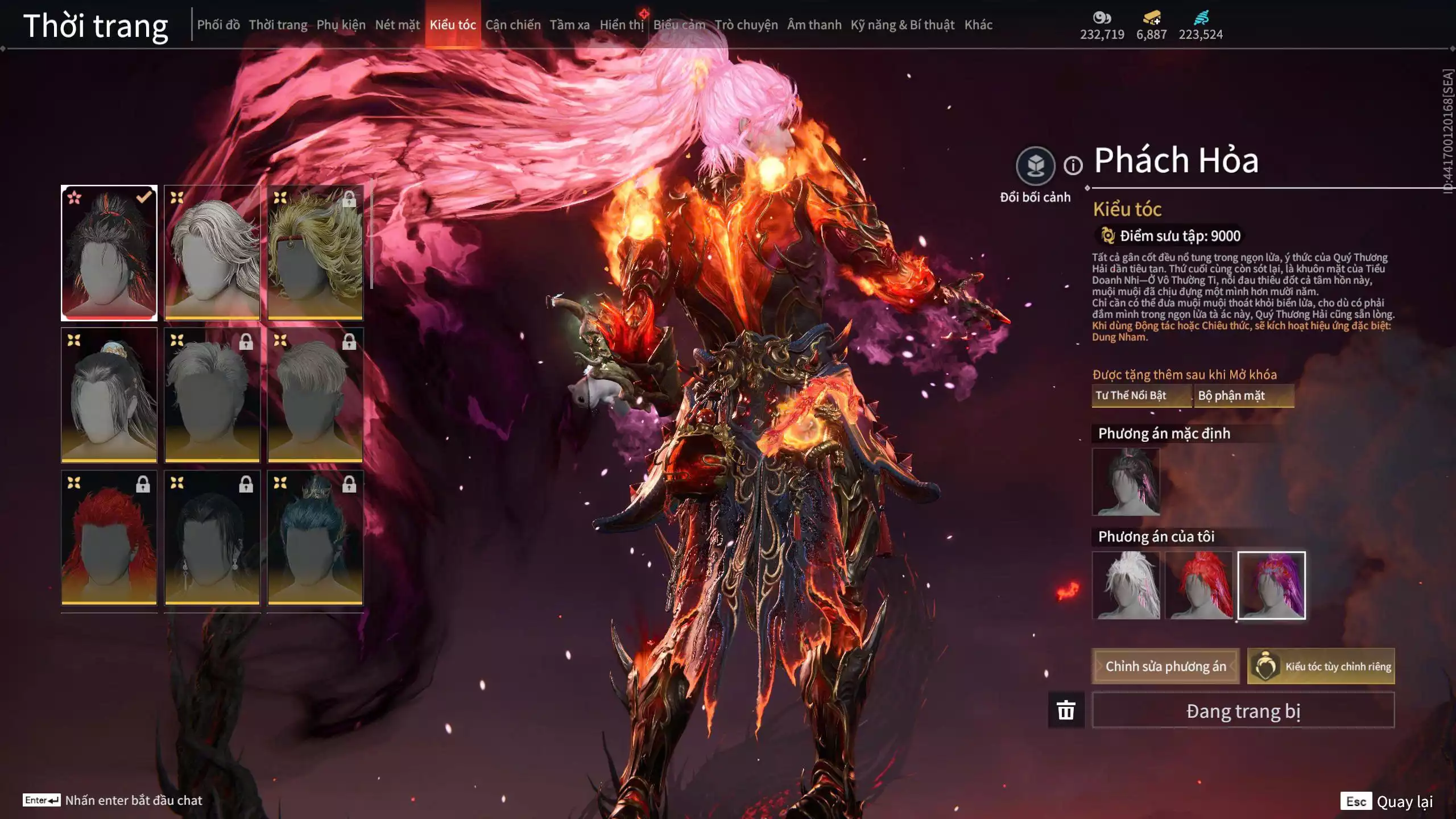Open the Biểu cảm tab
This screenshot has height=819, width=1456.
pos(679,25)
